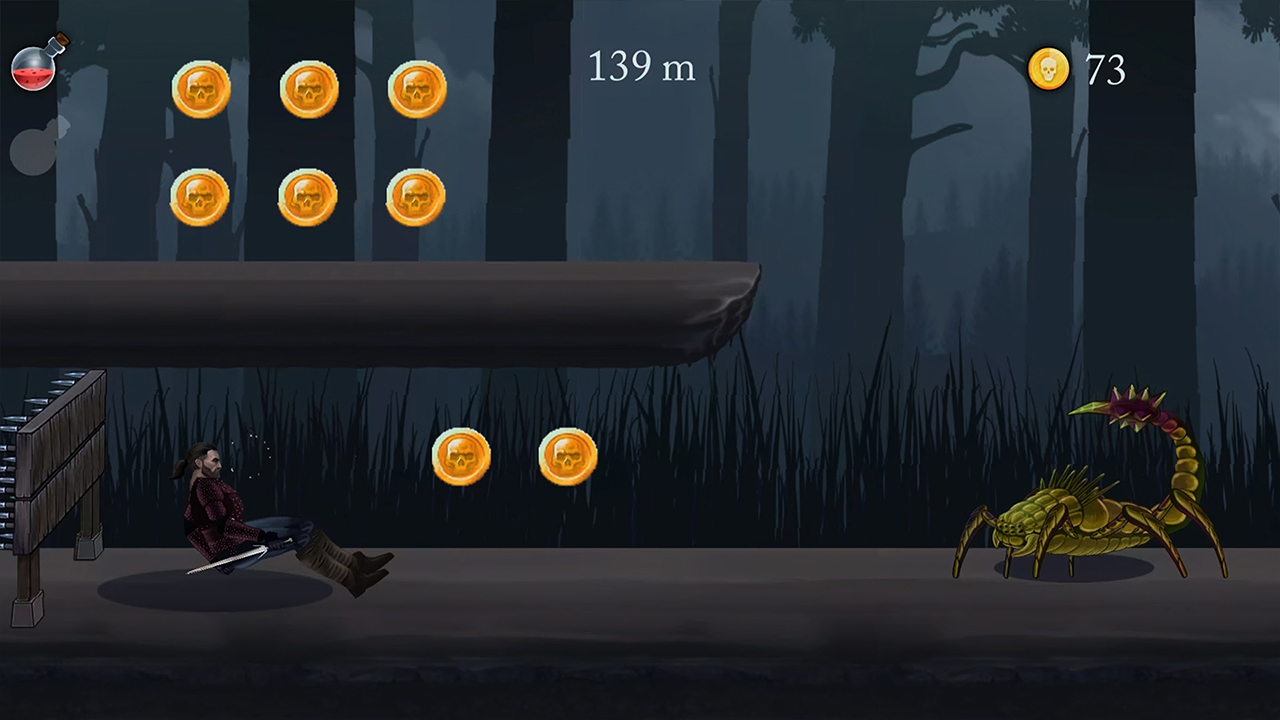The width and height of the screenshot is (1280, 720).
Task: Click the skull coin counter icon
Action: (x=1048, y=69)
